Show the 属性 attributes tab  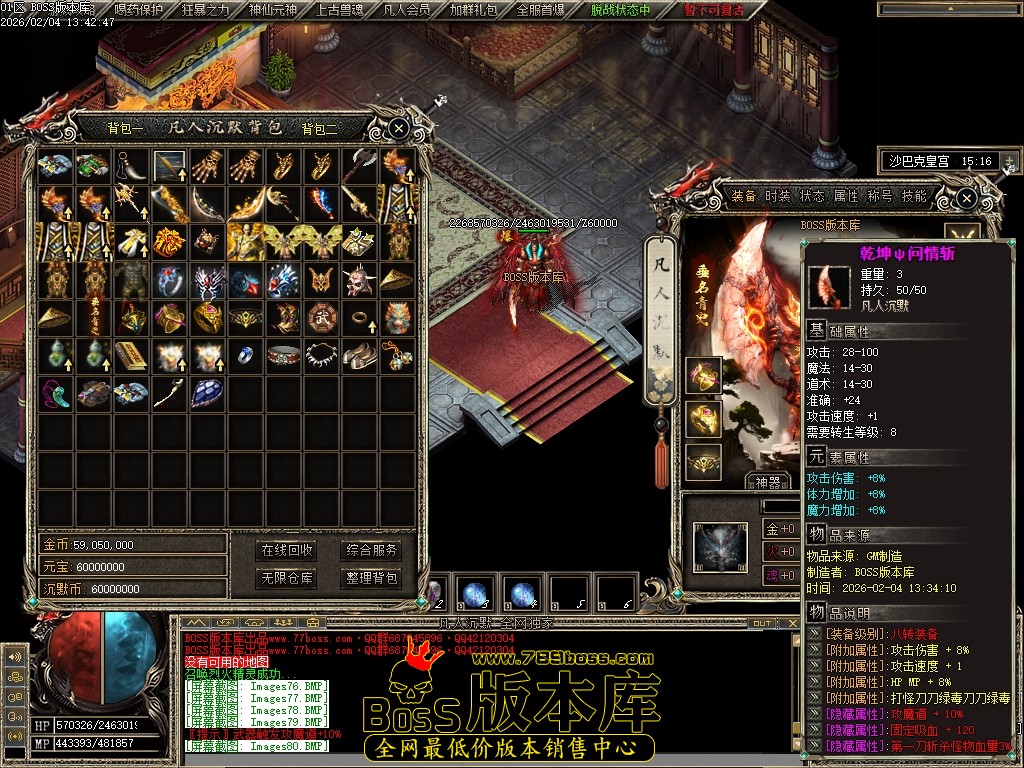click(846, 196)
